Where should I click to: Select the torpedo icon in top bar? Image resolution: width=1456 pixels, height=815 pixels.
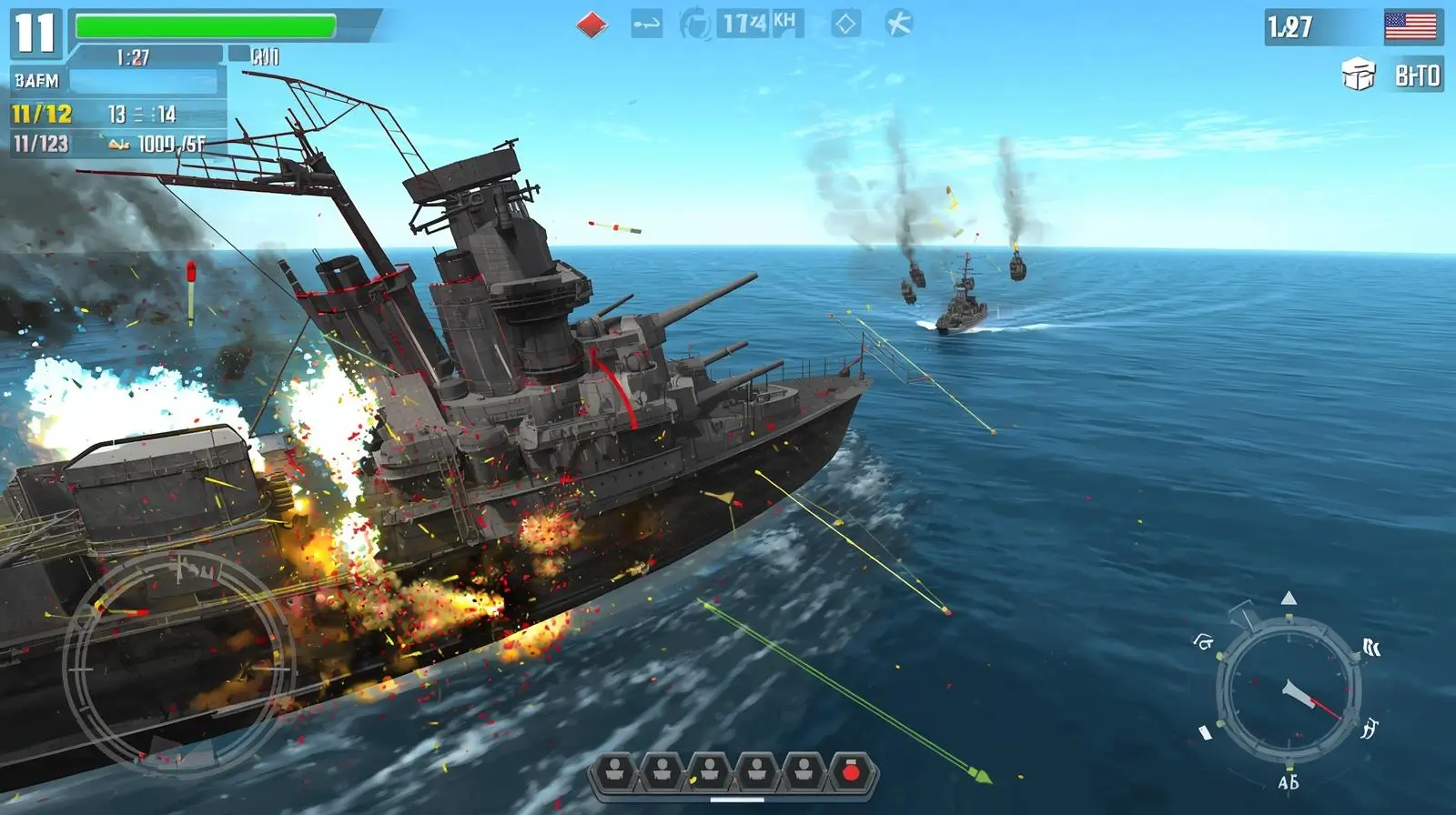point(646,24)
